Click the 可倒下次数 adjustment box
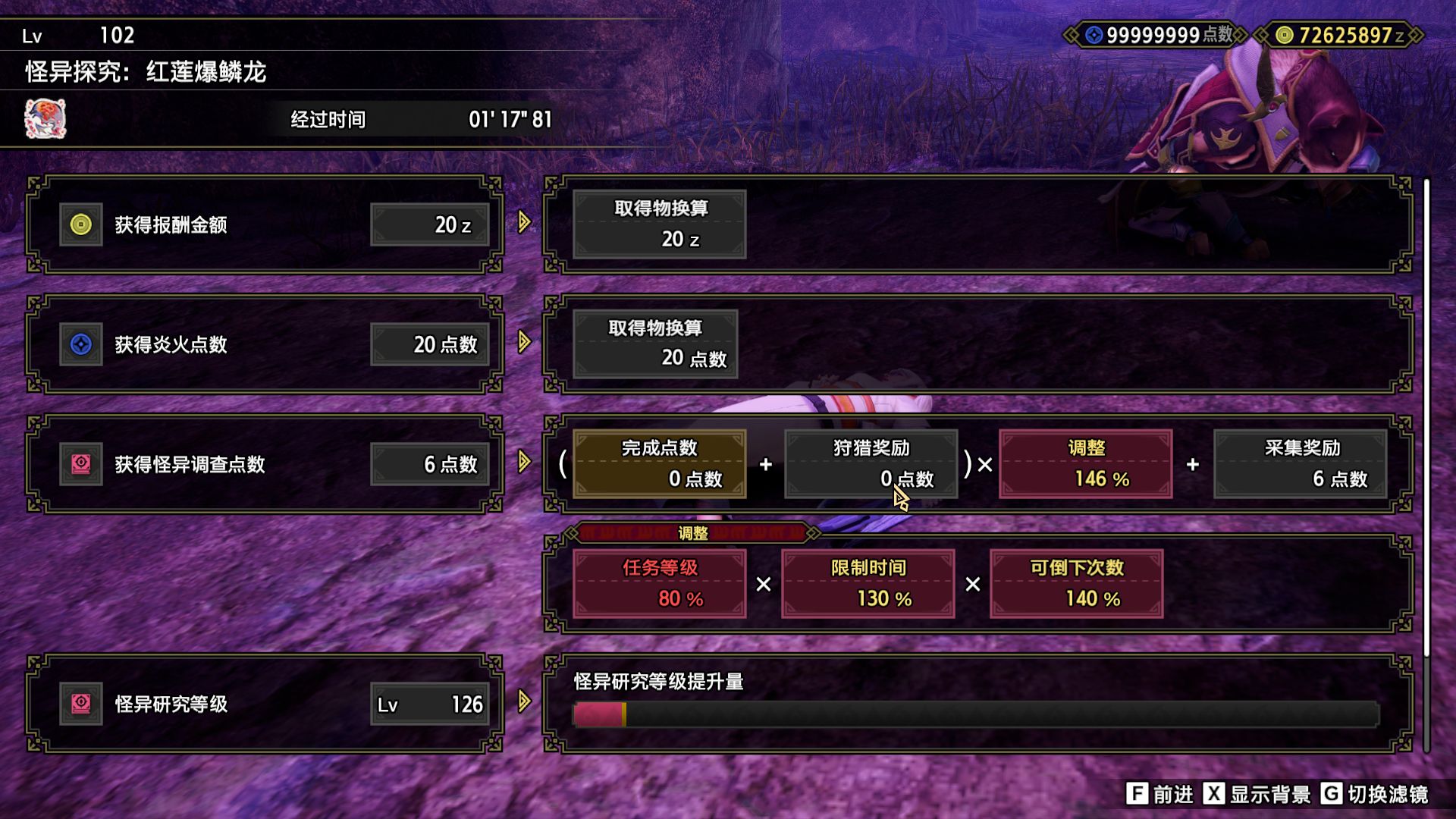Viewport: 1456px width, 819px height. [1076, 584]
